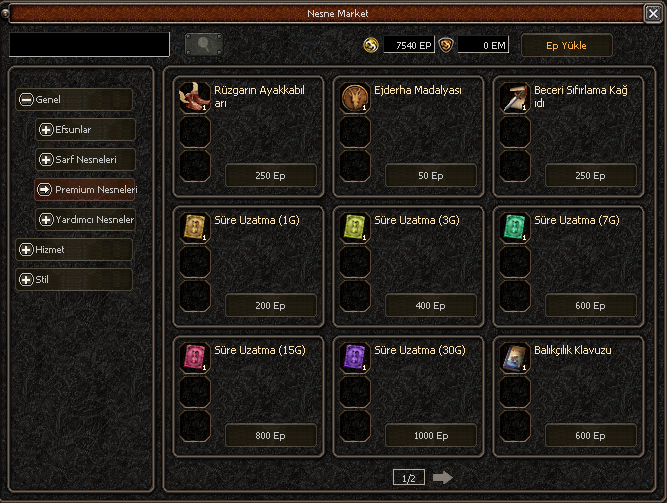Buy Süre Uzatma (15G) for 800 Ep
Viewport: 667px width, 503px height.
tap(270, 436)
